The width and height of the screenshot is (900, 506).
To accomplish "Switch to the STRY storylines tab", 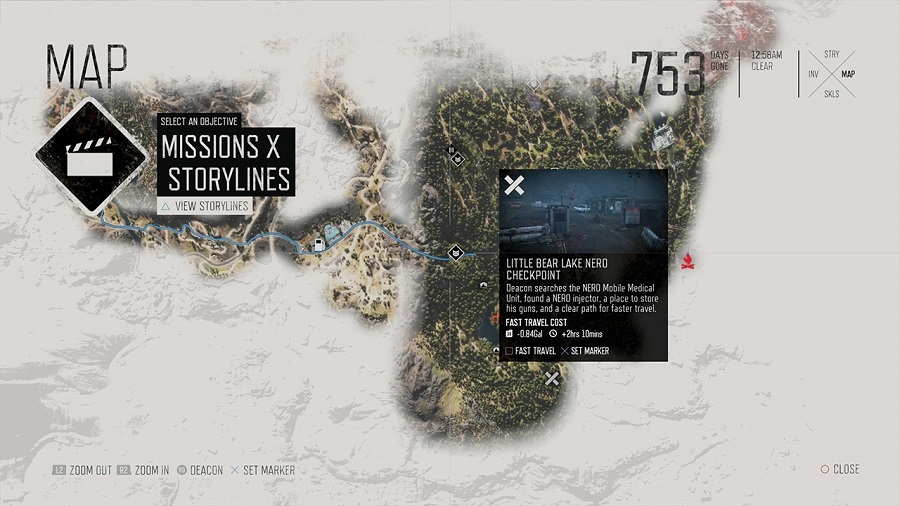I will pos(831,53).
